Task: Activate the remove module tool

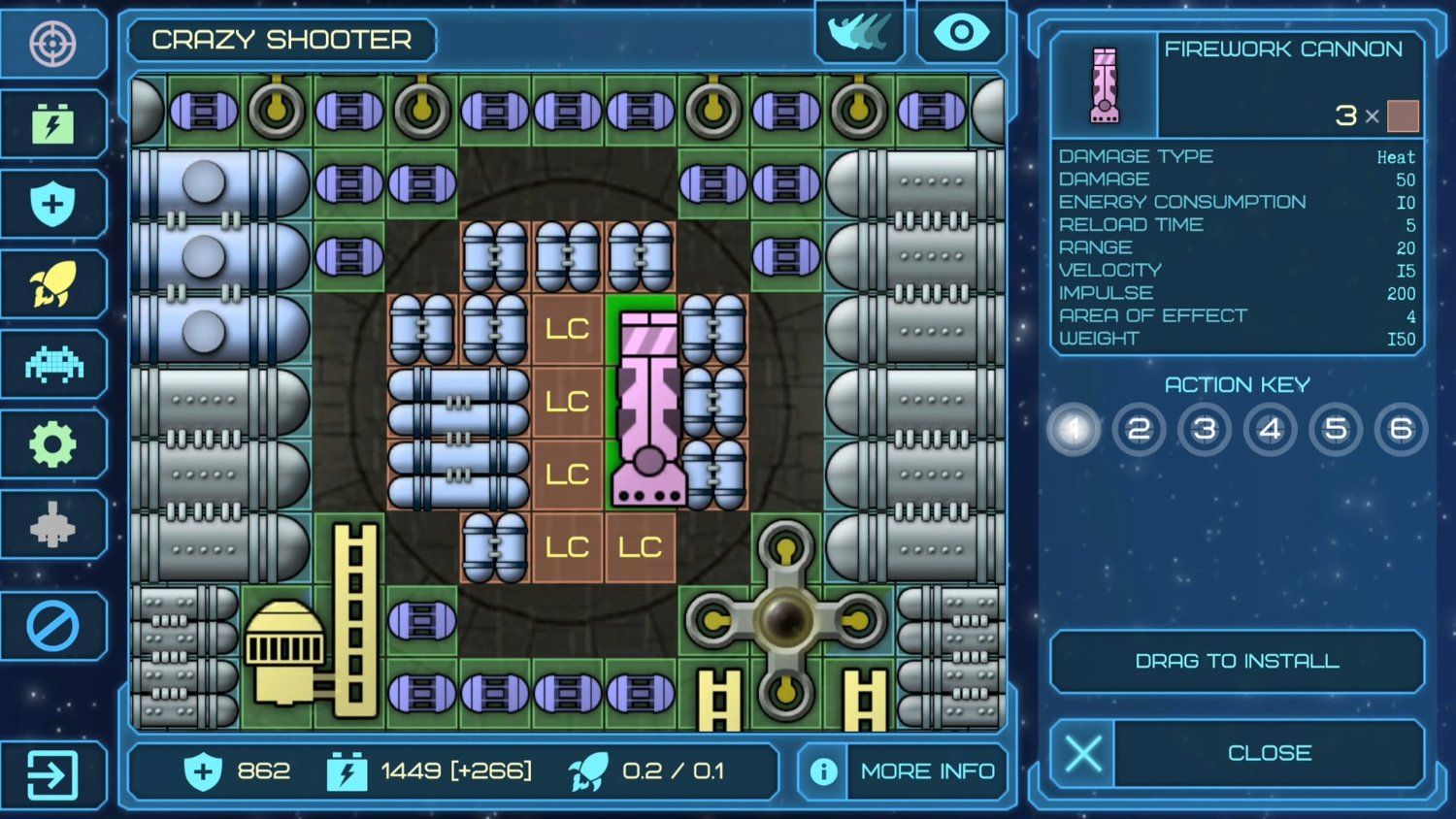Action: pos(52,626)
